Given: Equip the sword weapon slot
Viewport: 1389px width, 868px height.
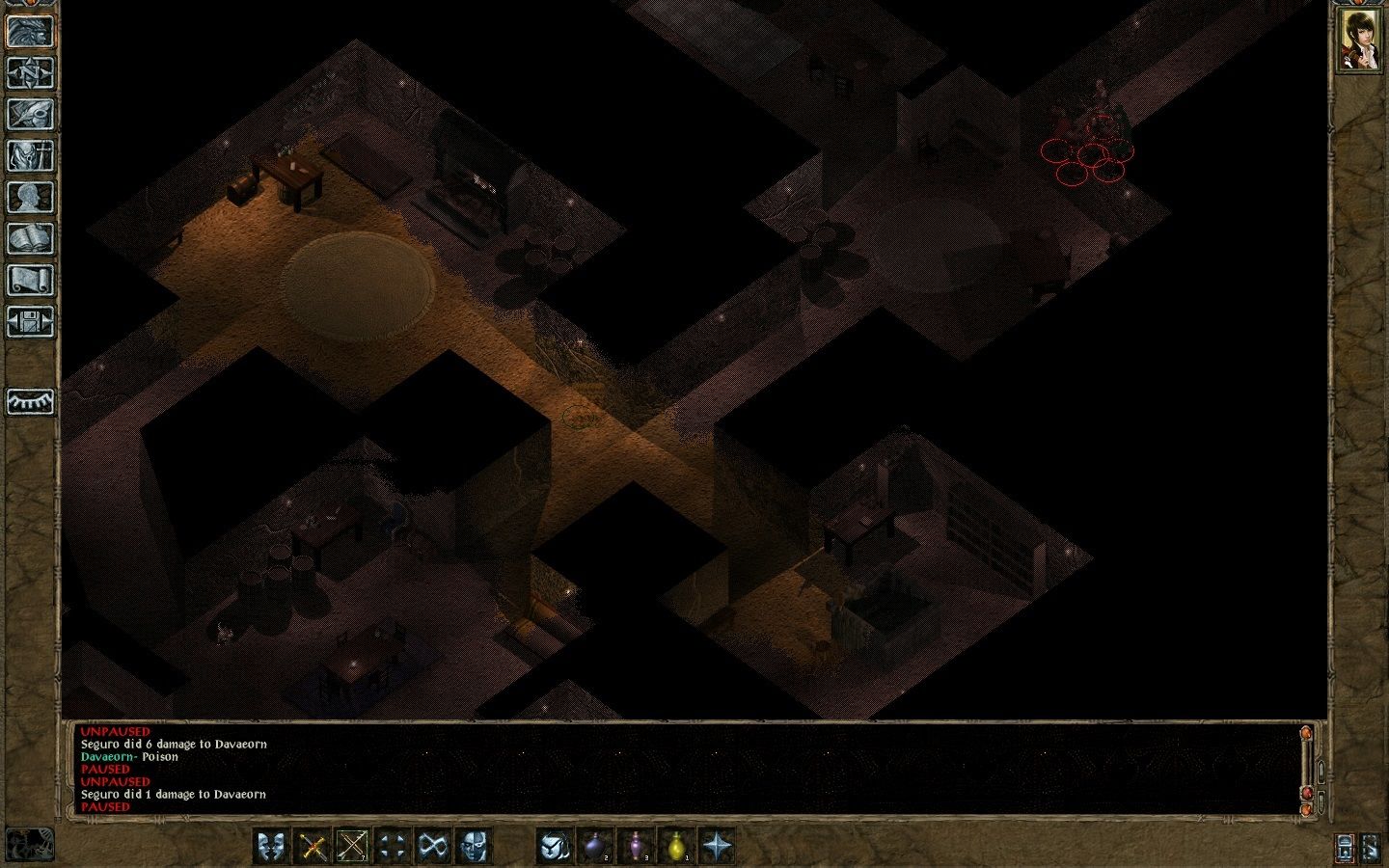Looking at the screenshot, I should tap(313, 847).
